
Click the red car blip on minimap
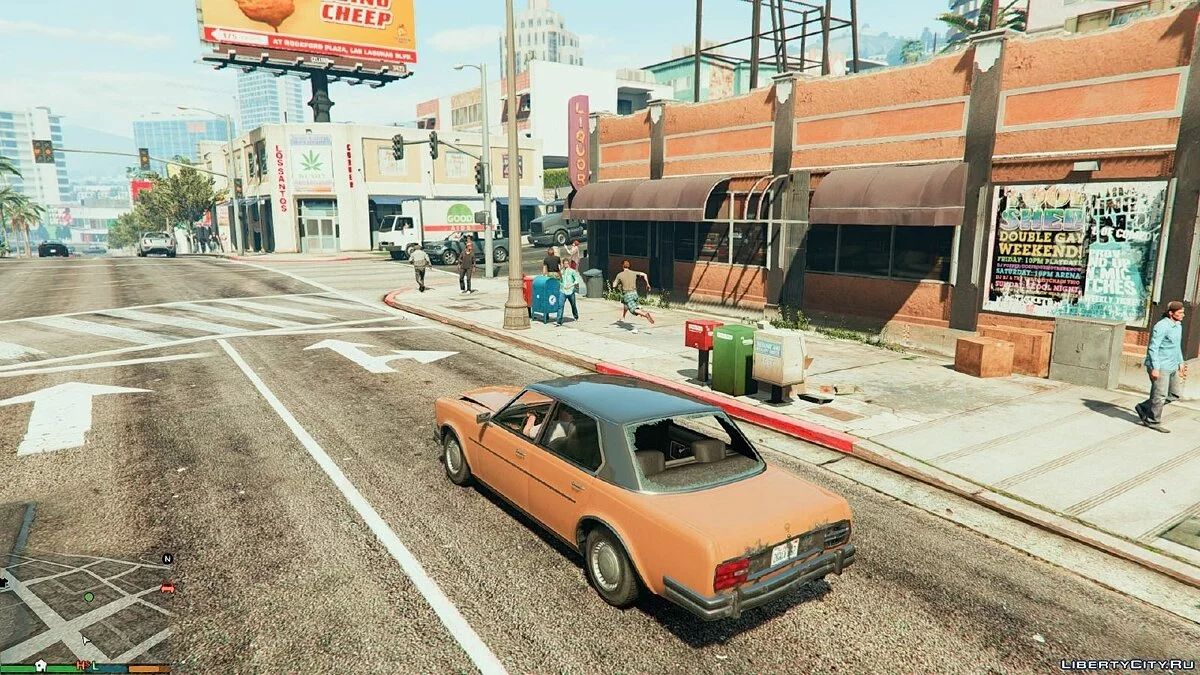click(x=167, y=588)
